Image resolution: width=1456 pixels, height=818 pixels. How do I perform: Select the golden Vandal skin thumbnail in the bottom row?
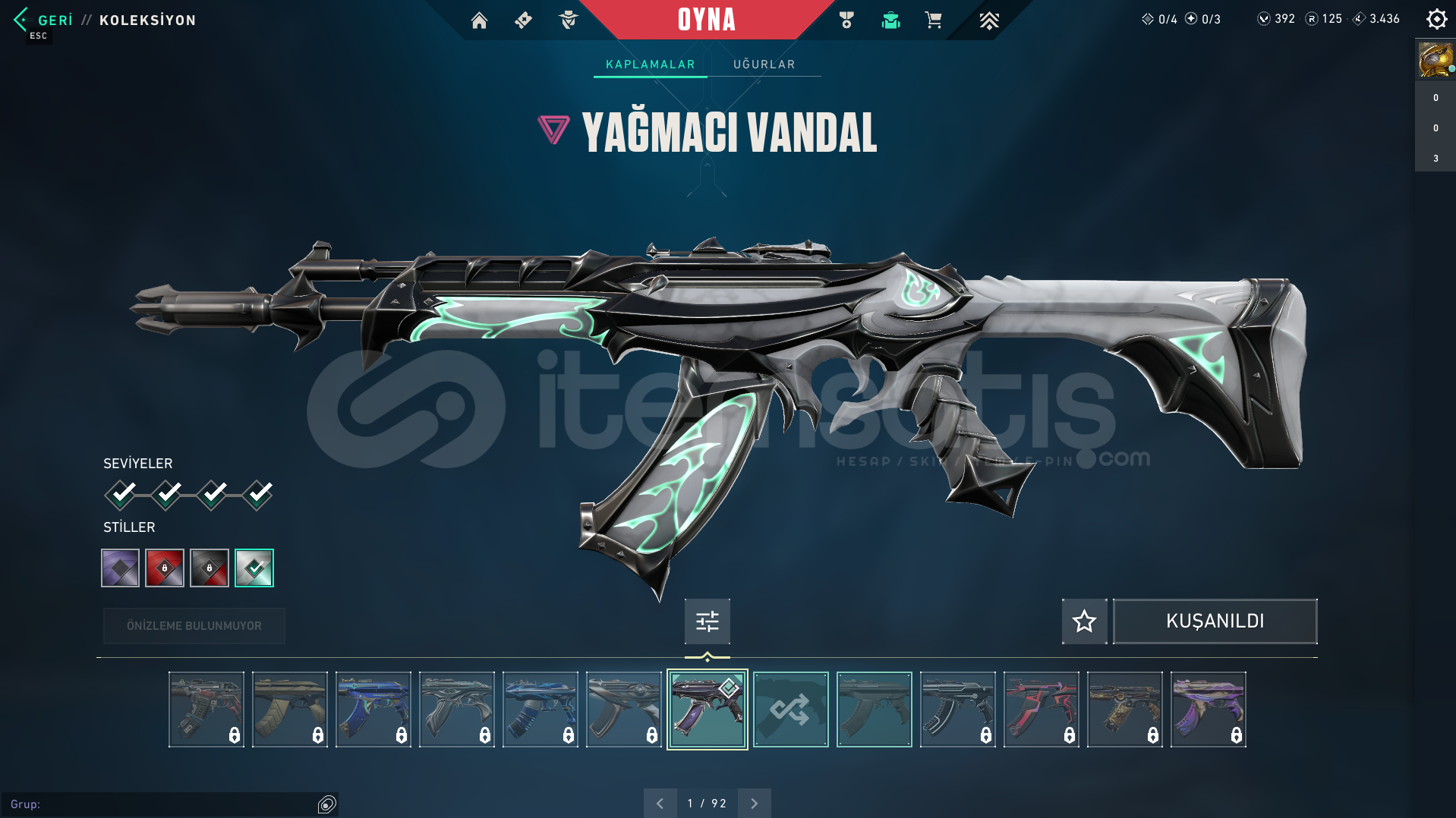click(x=1124, y=708)
